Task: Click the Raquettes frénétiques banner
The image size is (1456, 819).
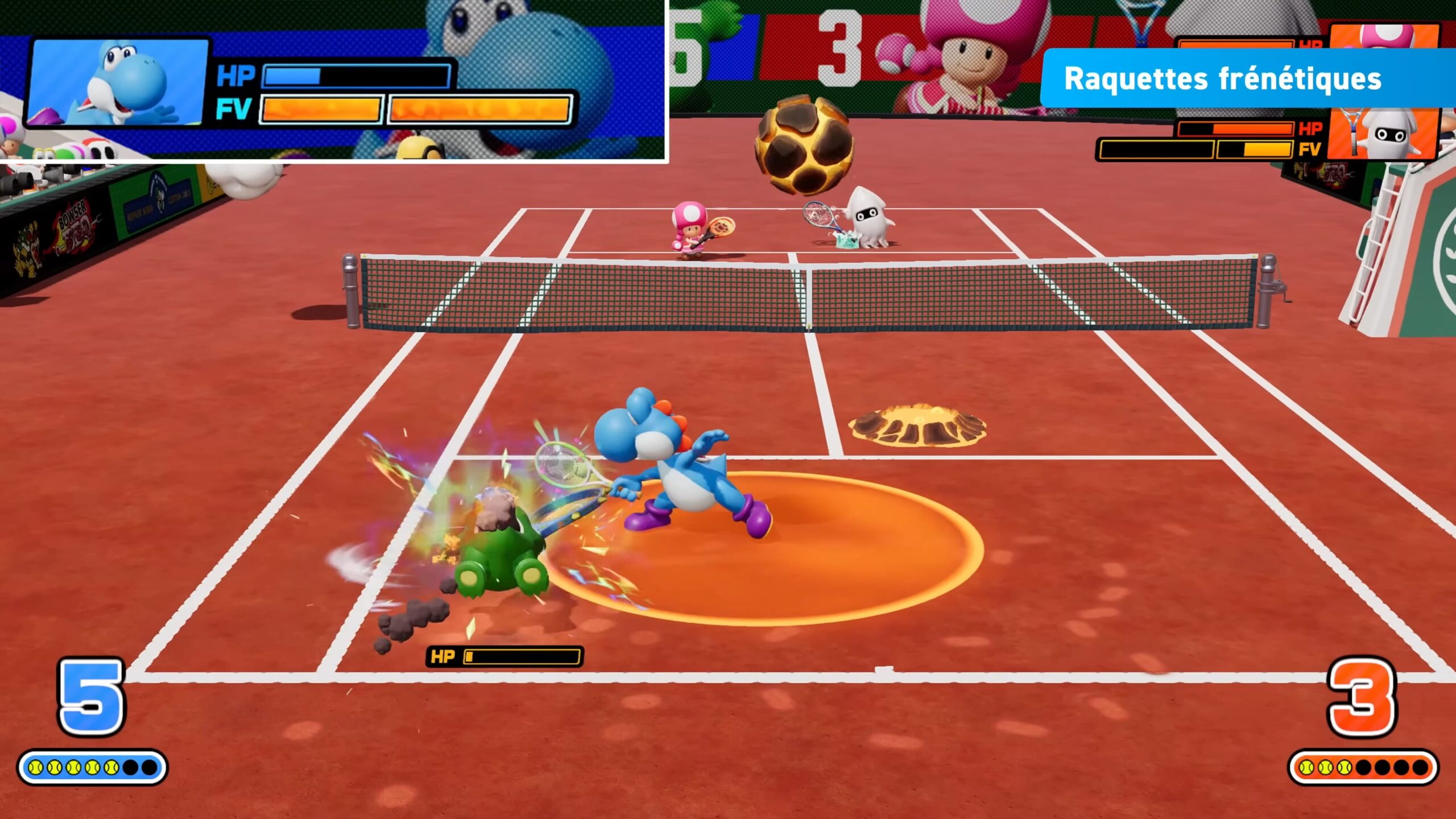Action: [x=1223, y=78]
